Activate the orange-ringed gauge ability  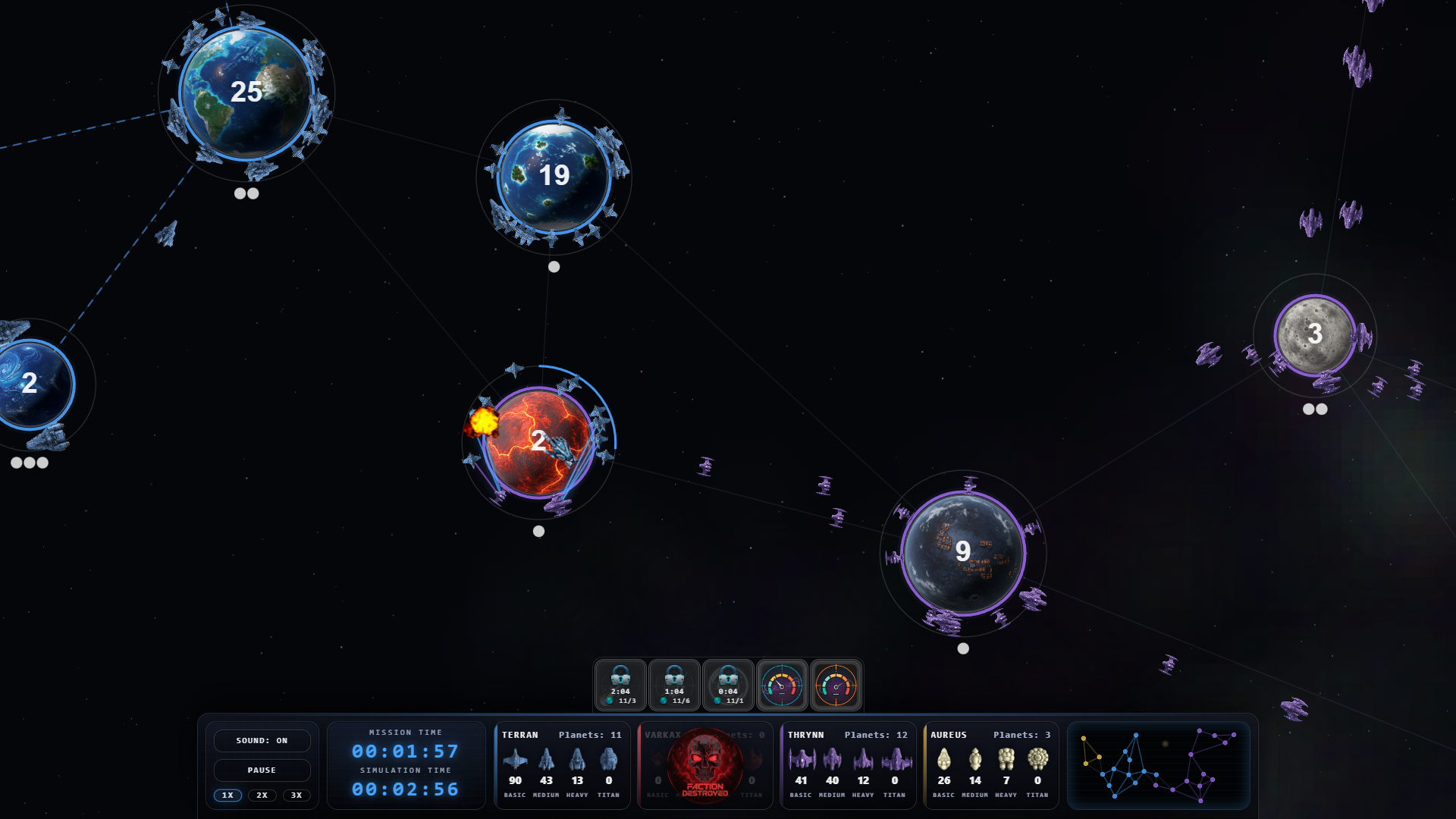pyautogui.click(x=836, y=685)
